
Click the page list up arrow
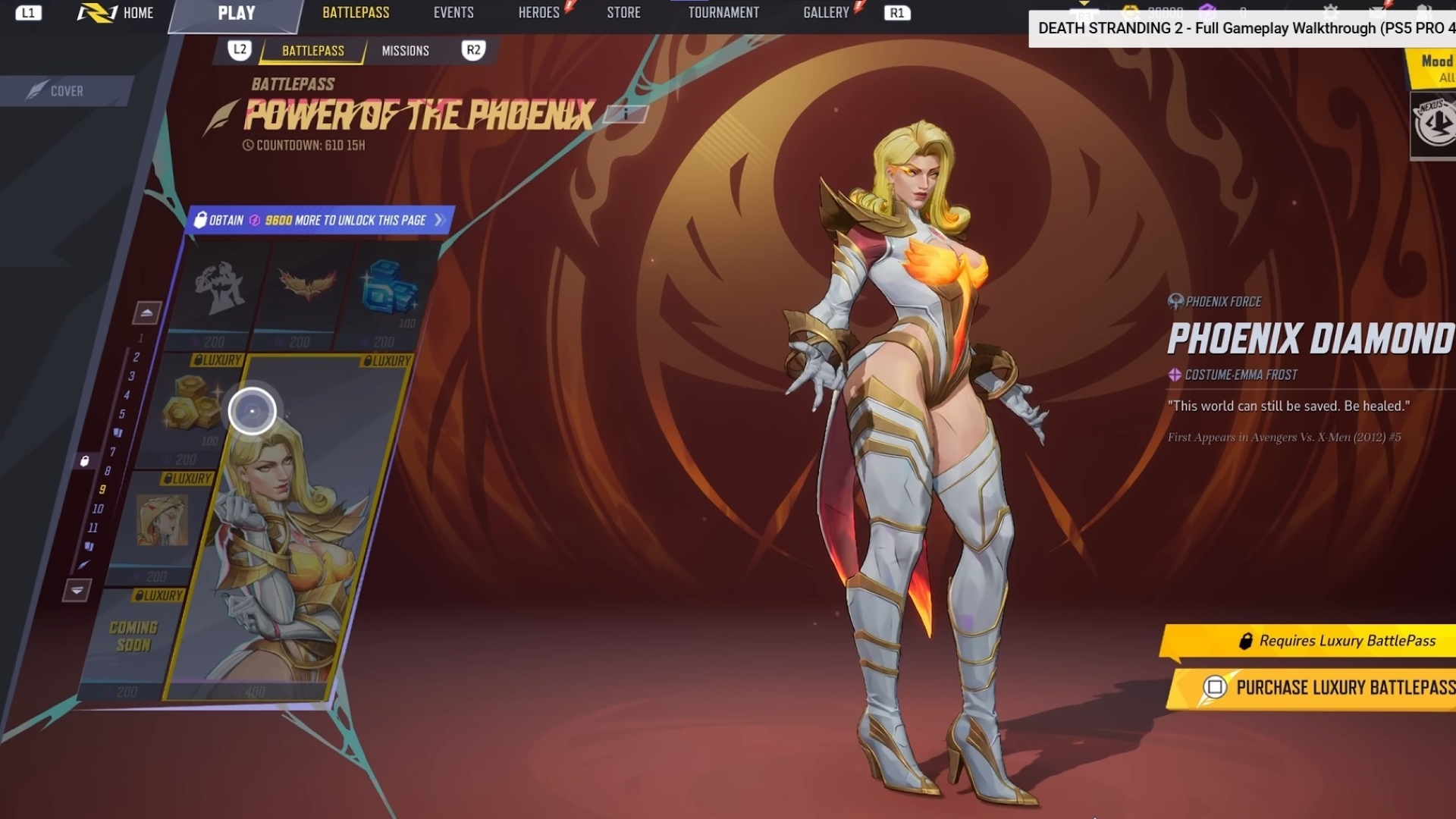[x=146, y=312]
